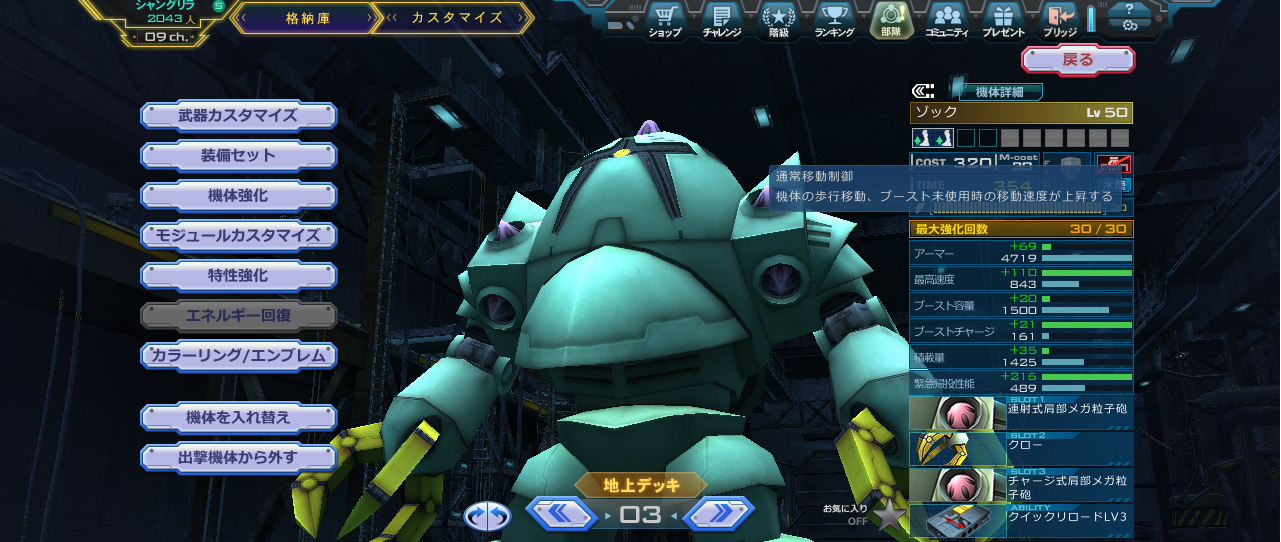Advance to the next deck slot arrow

coord(718,514)
